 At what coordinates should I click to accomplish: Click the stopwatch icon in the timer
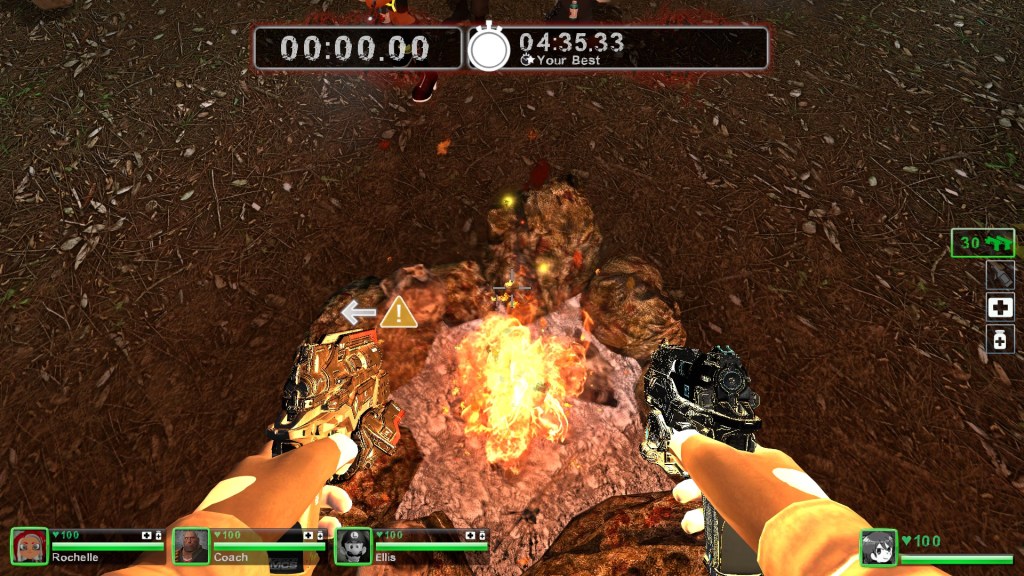click(x=489, y=48)
